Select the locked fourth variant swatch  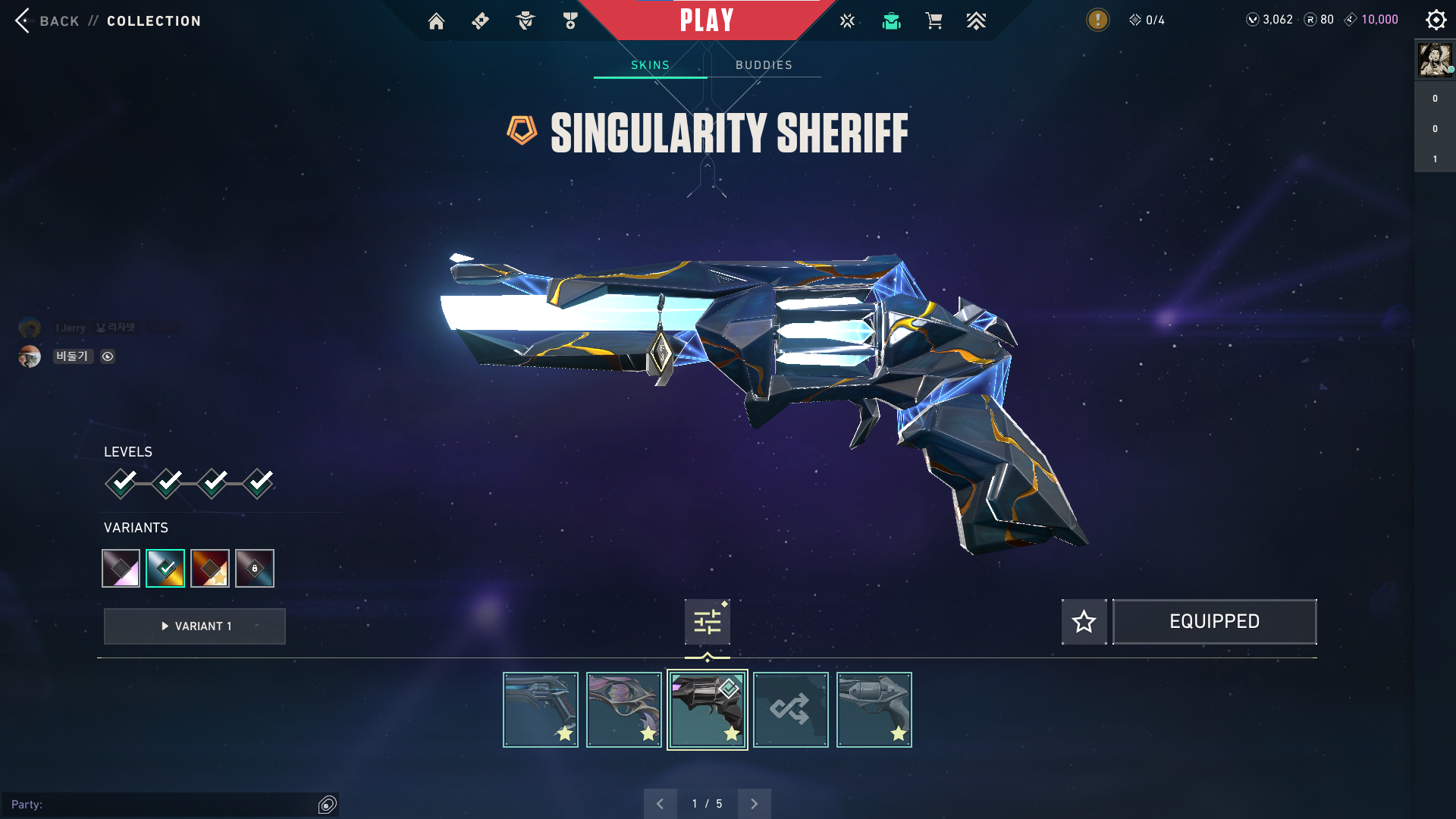[x=254, y=568]
